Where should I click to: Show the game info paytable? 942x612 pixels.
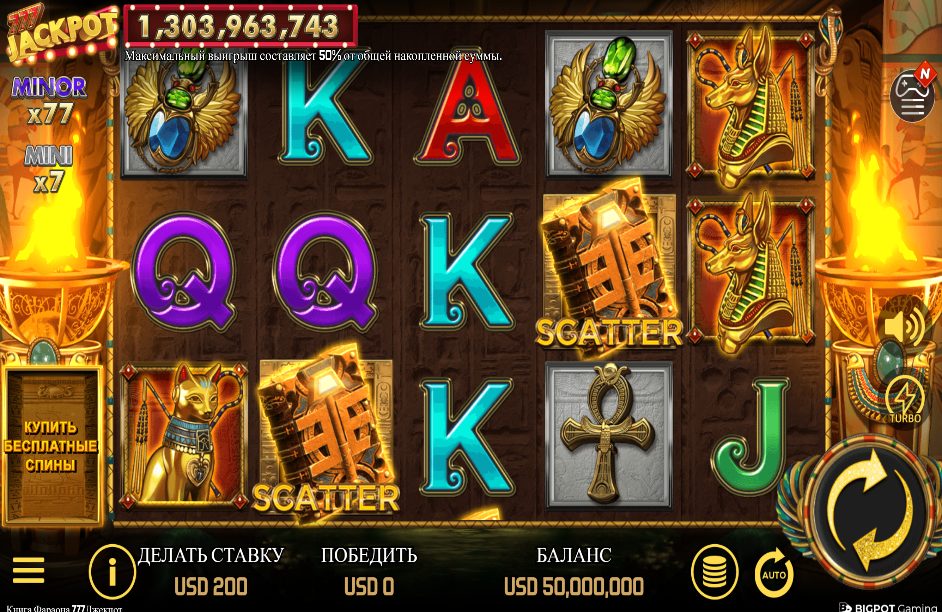(112, 572)
